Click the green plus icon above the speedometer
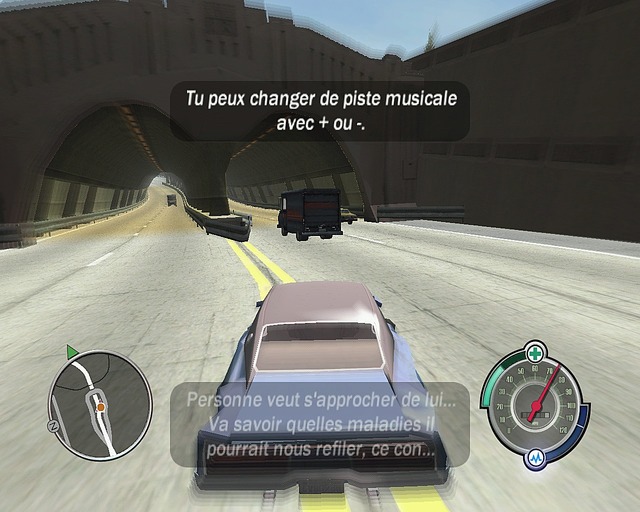The width and height of the screenshot is (640, 512). pos(537,353)
